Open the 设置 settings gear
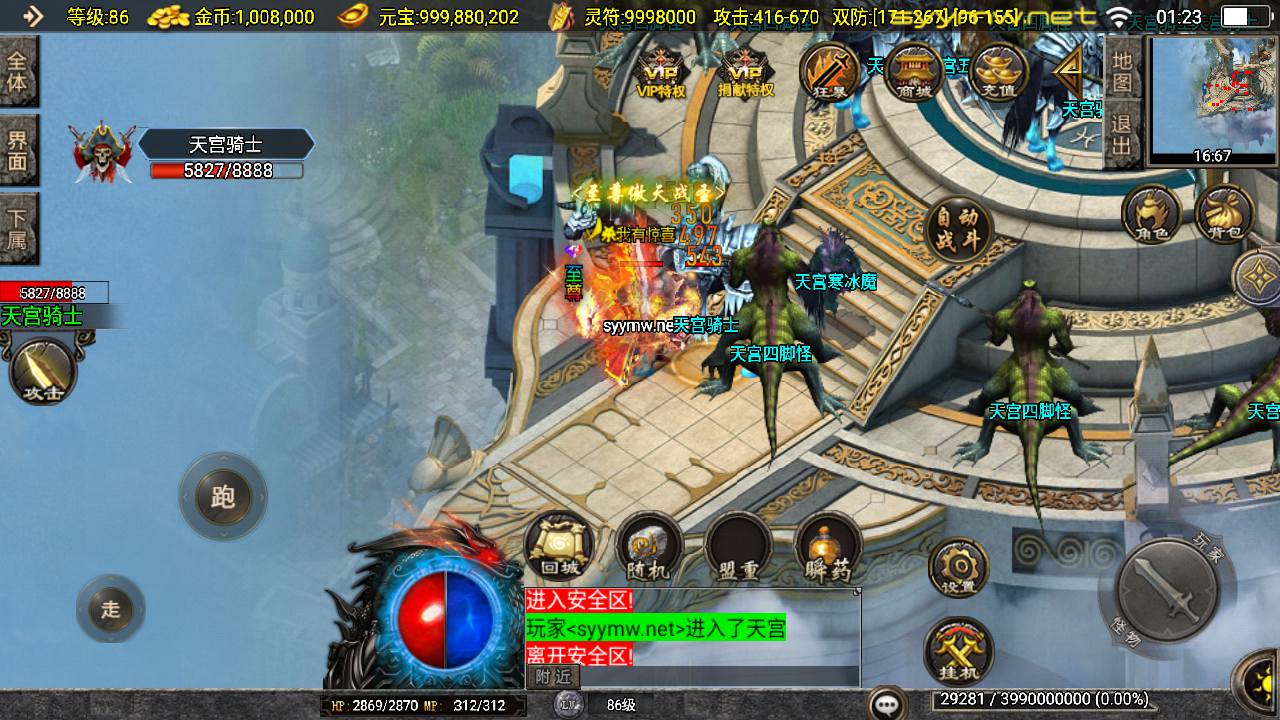The height and width of the screenshot is (720, 1280). (958, 568)
